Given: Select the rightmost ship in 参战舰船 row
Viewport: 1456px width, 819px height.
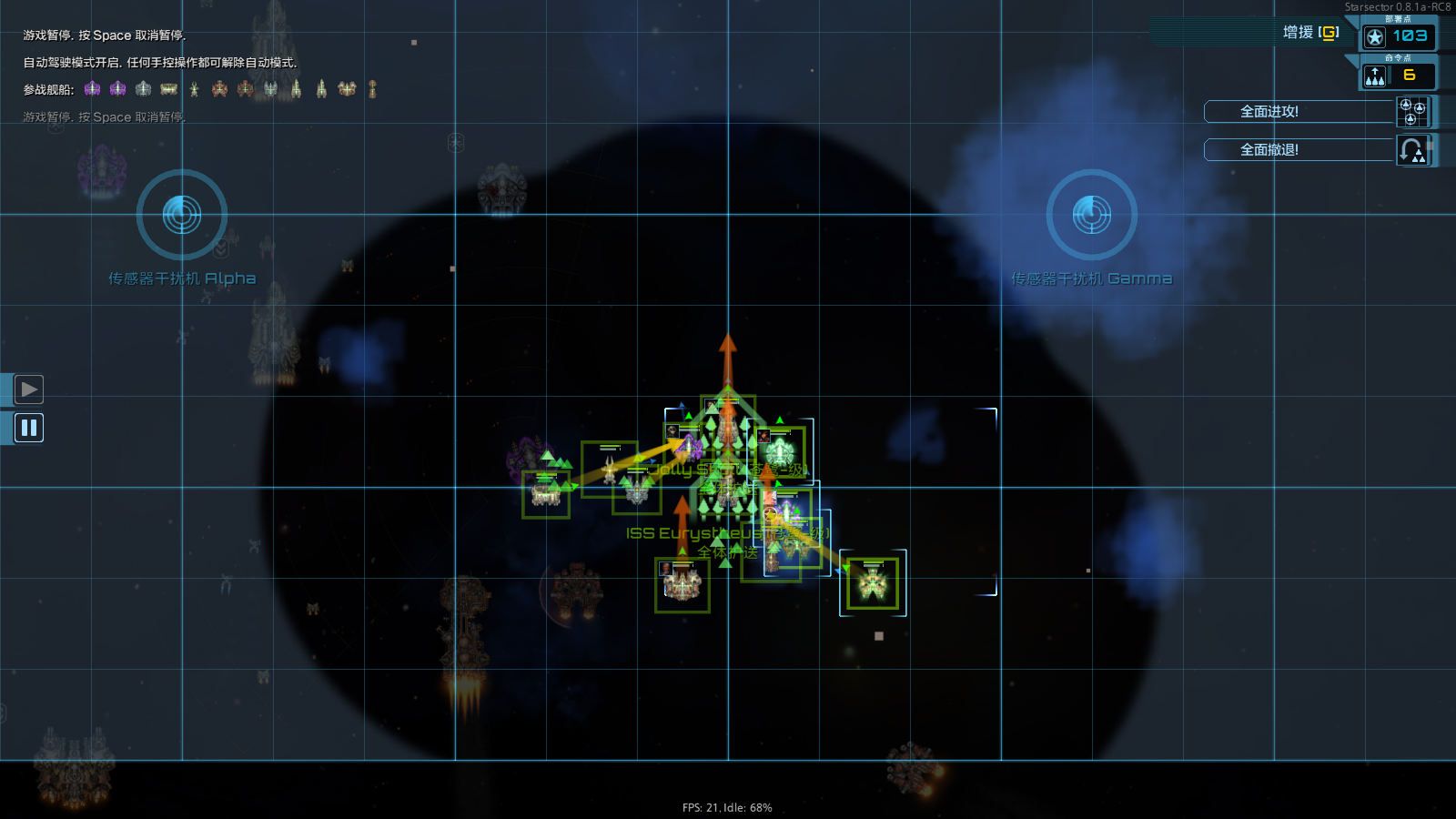Looking at the screenshot, I should (x=373, y=88).
